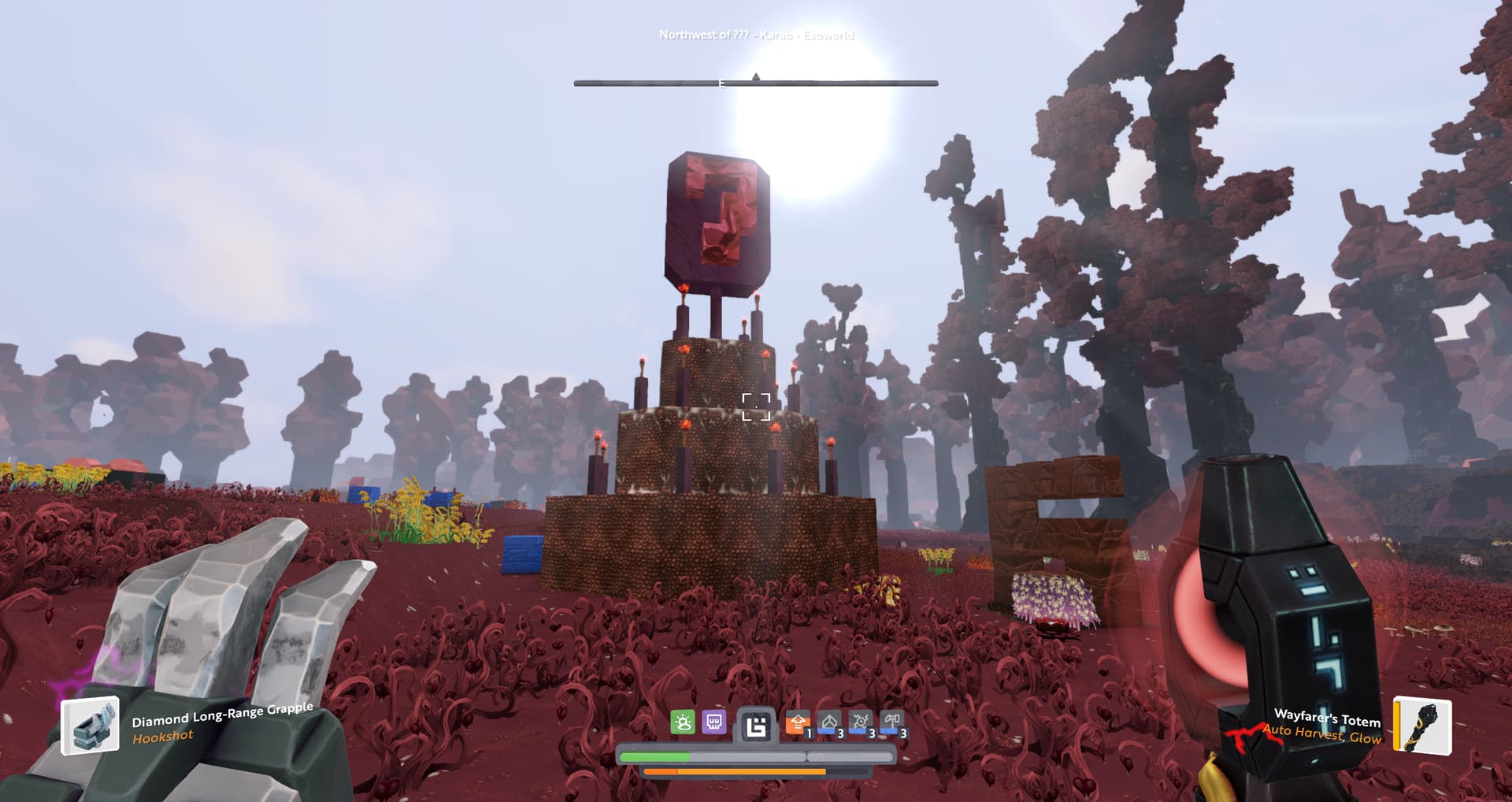Click the hammer buff icon
Image resolution: width=1512 pixels, height=802 pixels.
[891, 722]
